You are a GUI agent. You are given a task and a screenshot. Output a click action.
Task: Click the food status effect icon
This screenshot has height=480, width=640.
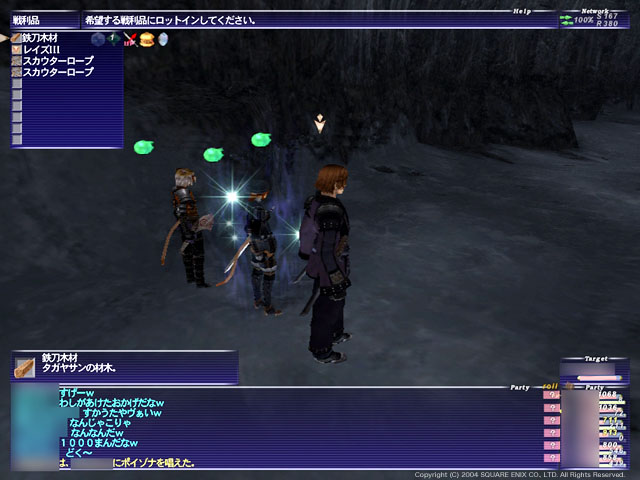(x=146, y=39)
